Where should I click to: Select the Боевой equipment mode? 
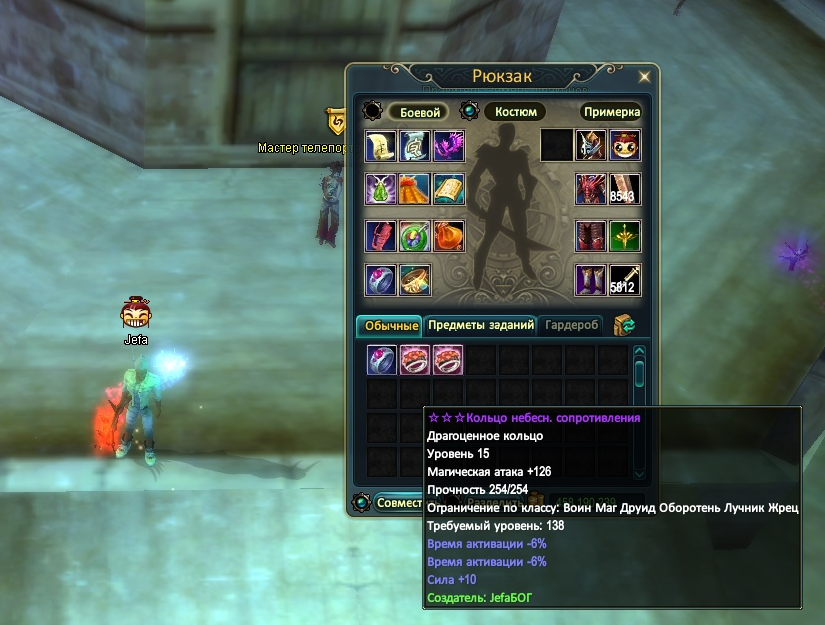click(415, 112)
